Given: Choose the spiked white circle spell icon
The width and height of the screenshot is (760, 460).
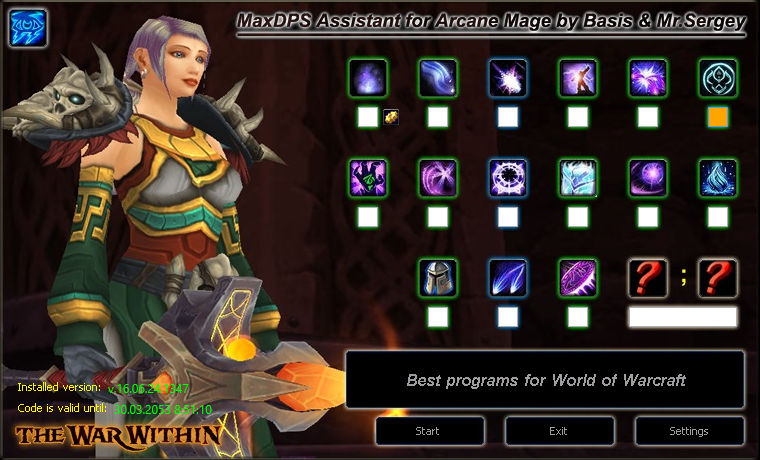Looking at the screenshot, I should click(x=508, y=178).
